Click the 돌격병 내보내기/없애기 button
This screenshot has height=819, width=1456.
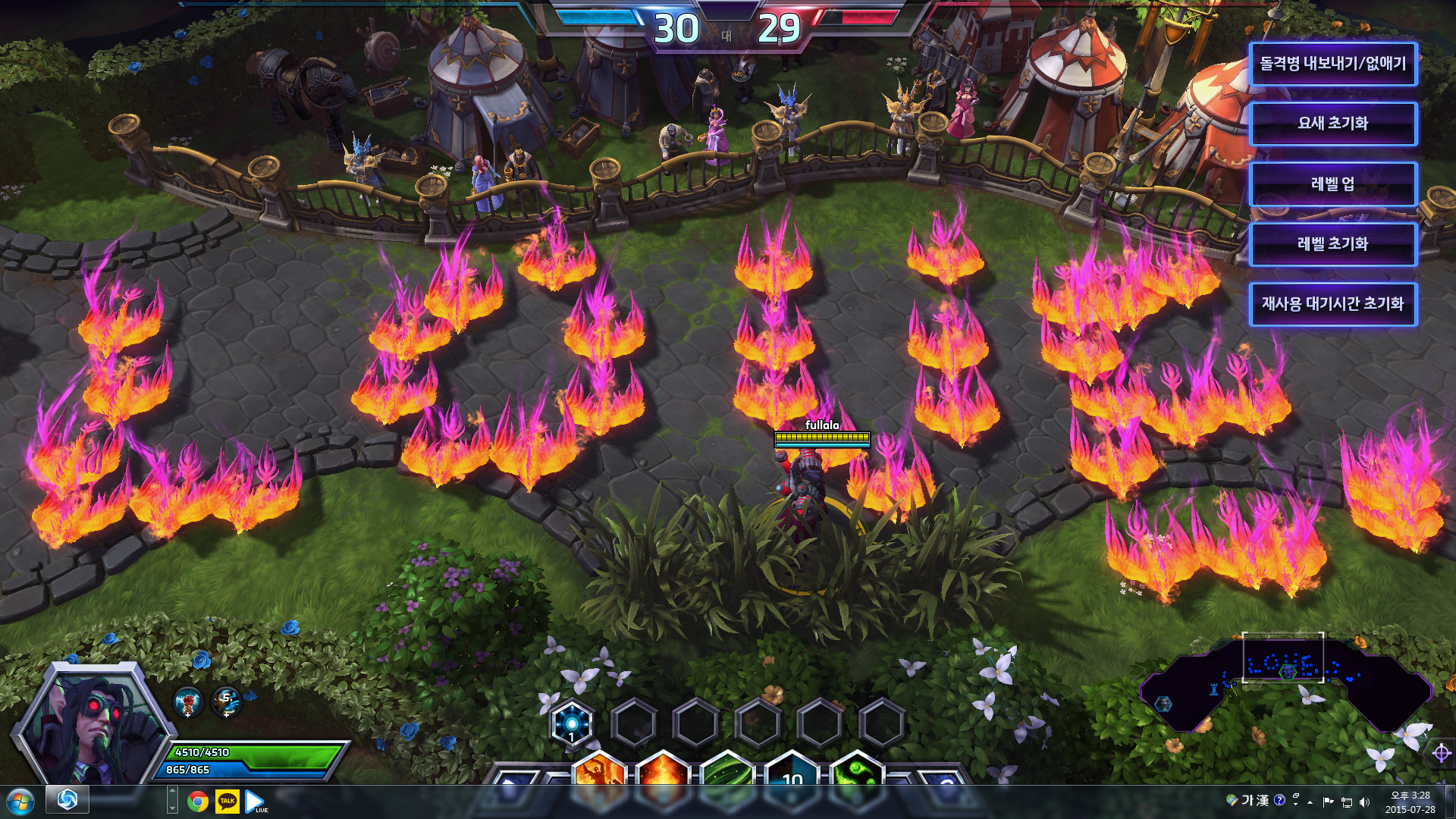(x=1332, y=64)
